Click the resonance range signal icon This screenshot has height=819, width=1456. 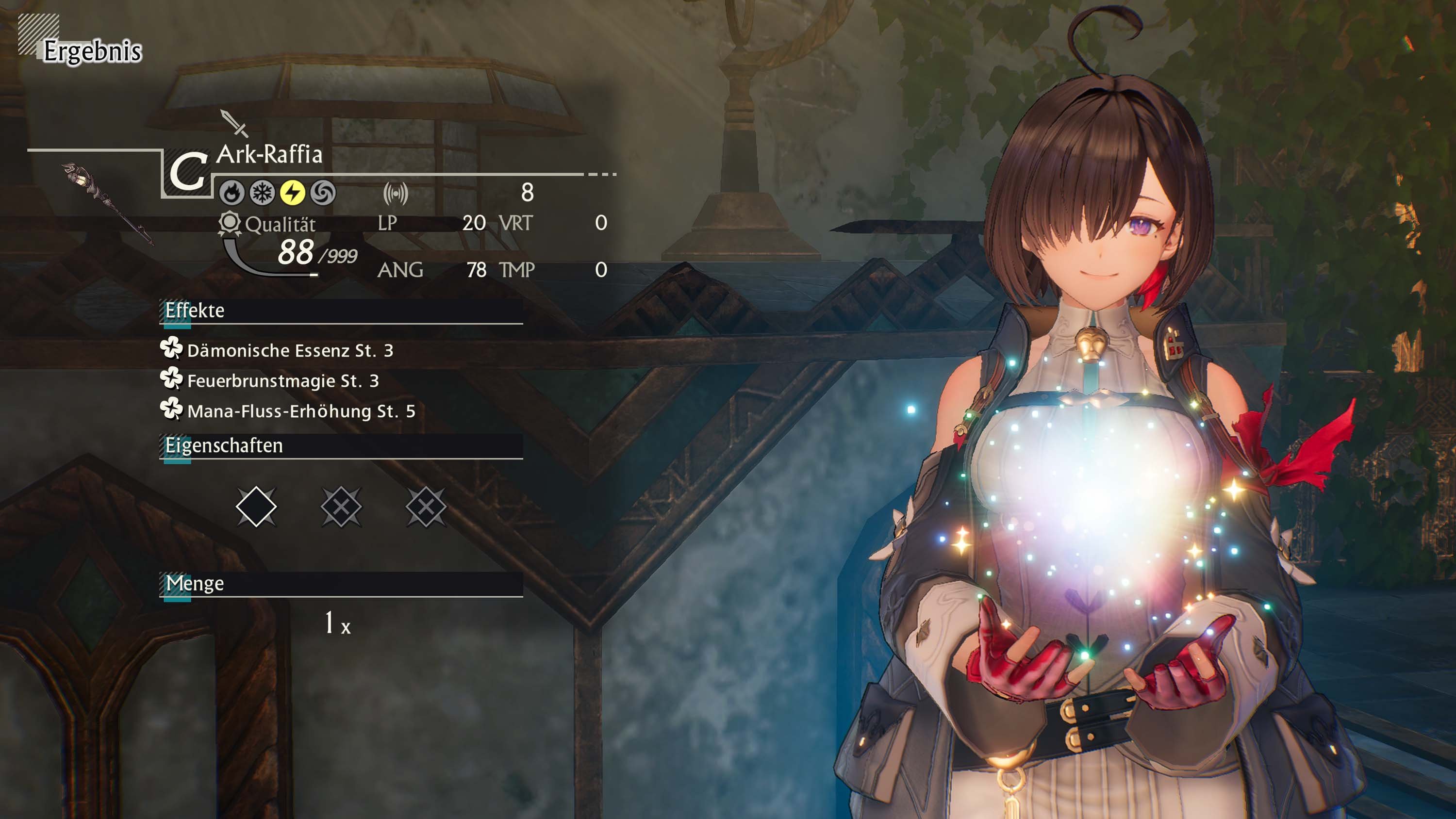(x=396, y=194)
